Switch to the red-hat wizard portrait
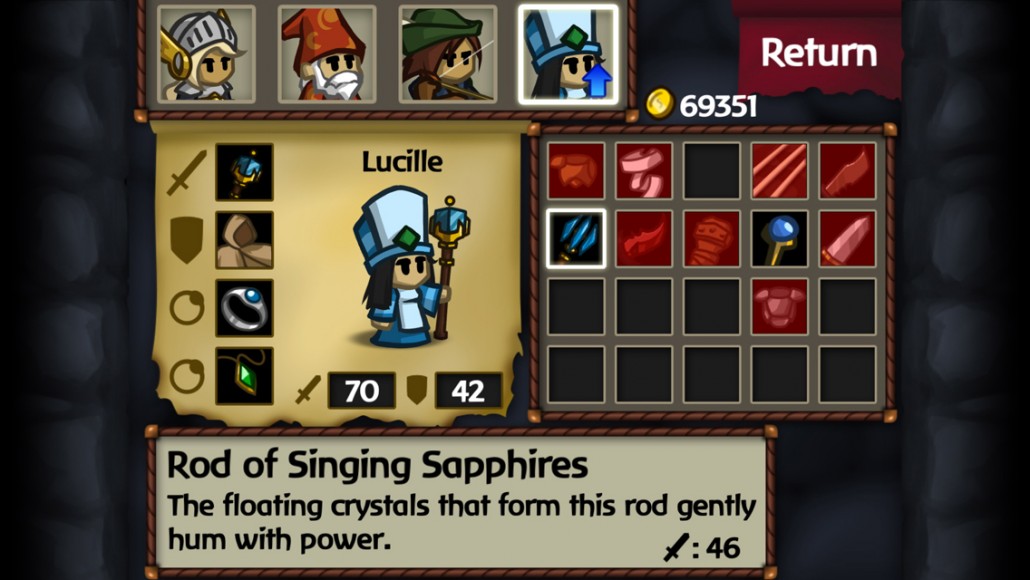This screenshot has height=580, width=1030. click(x=327, y=54)
